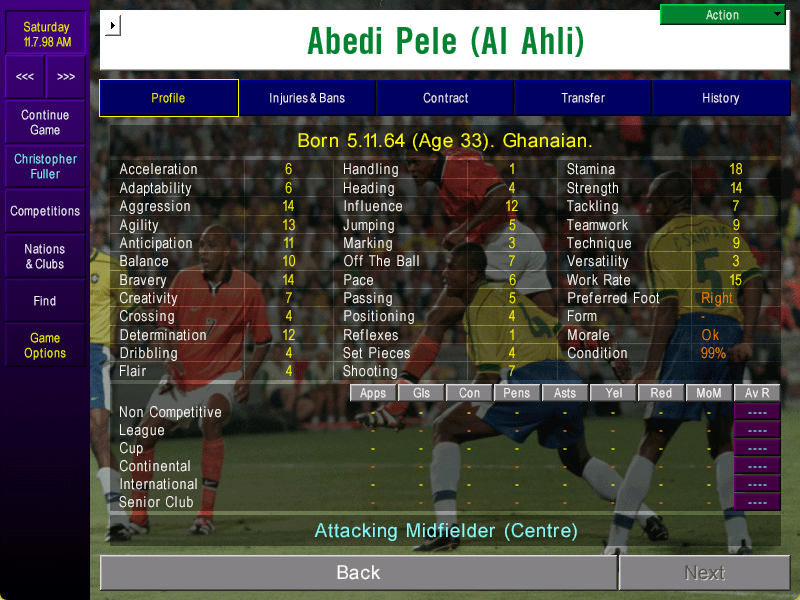Go to Nations & Clubs
The height and width of the screenshot is (600, 800).
click(45, 256)
